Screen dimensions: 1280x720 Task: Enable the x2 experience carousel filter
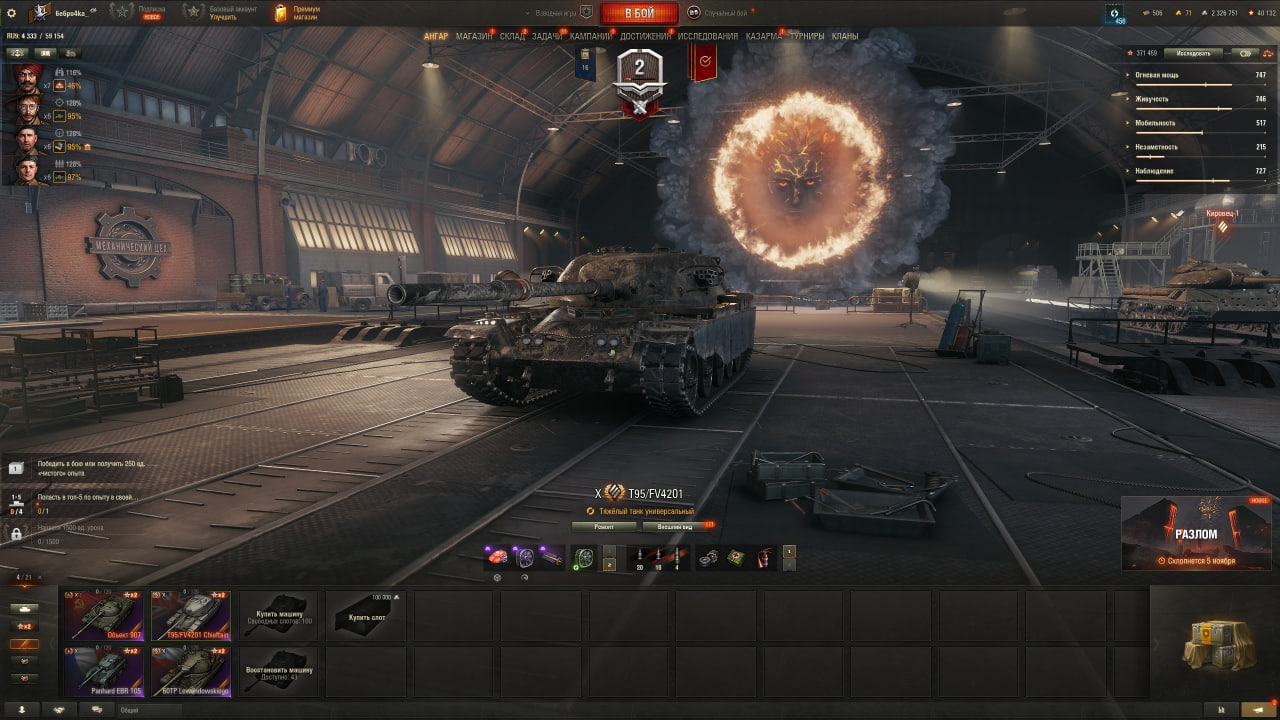click(x=25, y=626)
